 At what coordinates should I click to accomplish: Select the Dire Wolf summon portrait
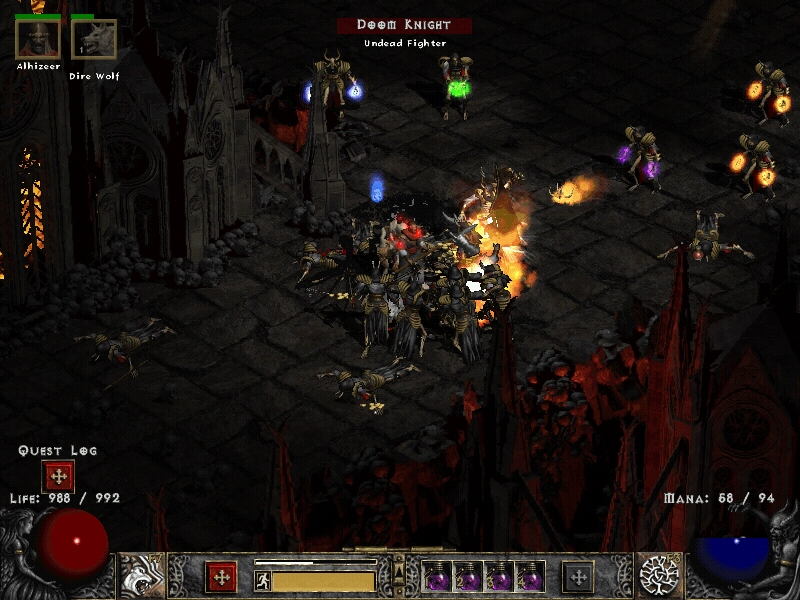click(93, 40)
